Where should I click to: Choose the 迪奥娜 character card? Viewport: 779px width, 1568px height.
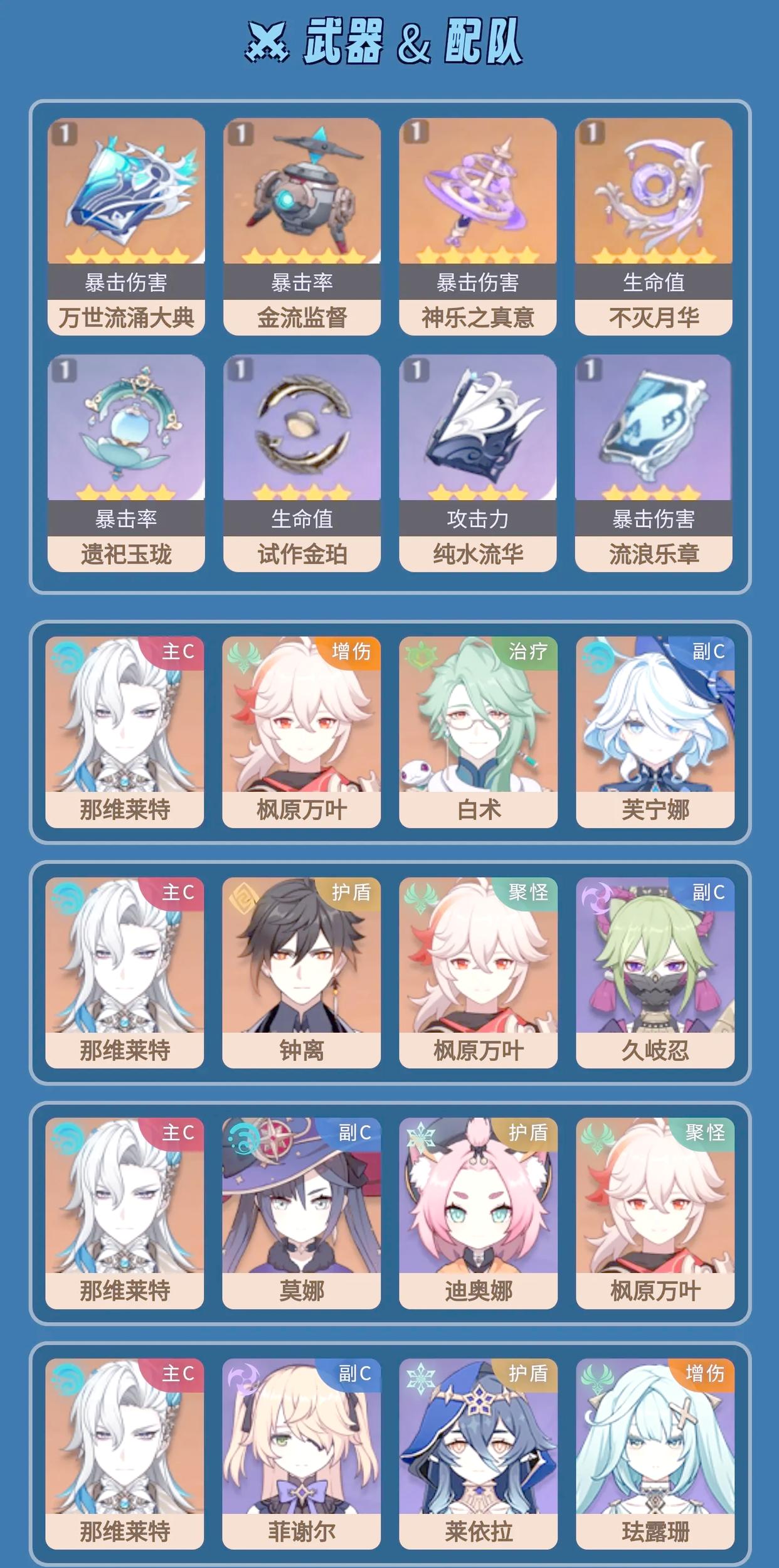(x=478, y=1212)
